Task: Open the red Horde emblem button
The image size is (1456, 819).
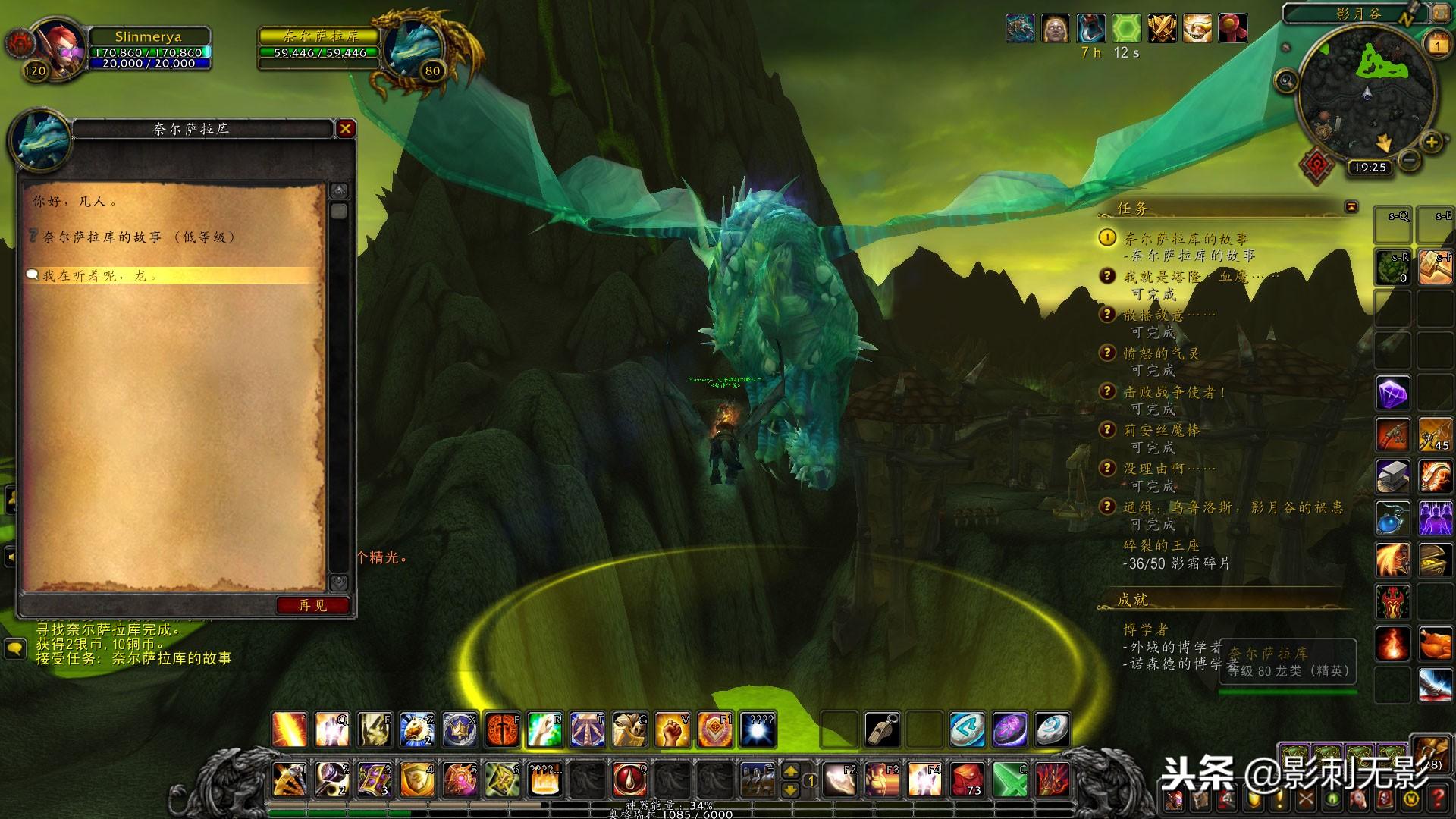Action: coord(1318,165)
